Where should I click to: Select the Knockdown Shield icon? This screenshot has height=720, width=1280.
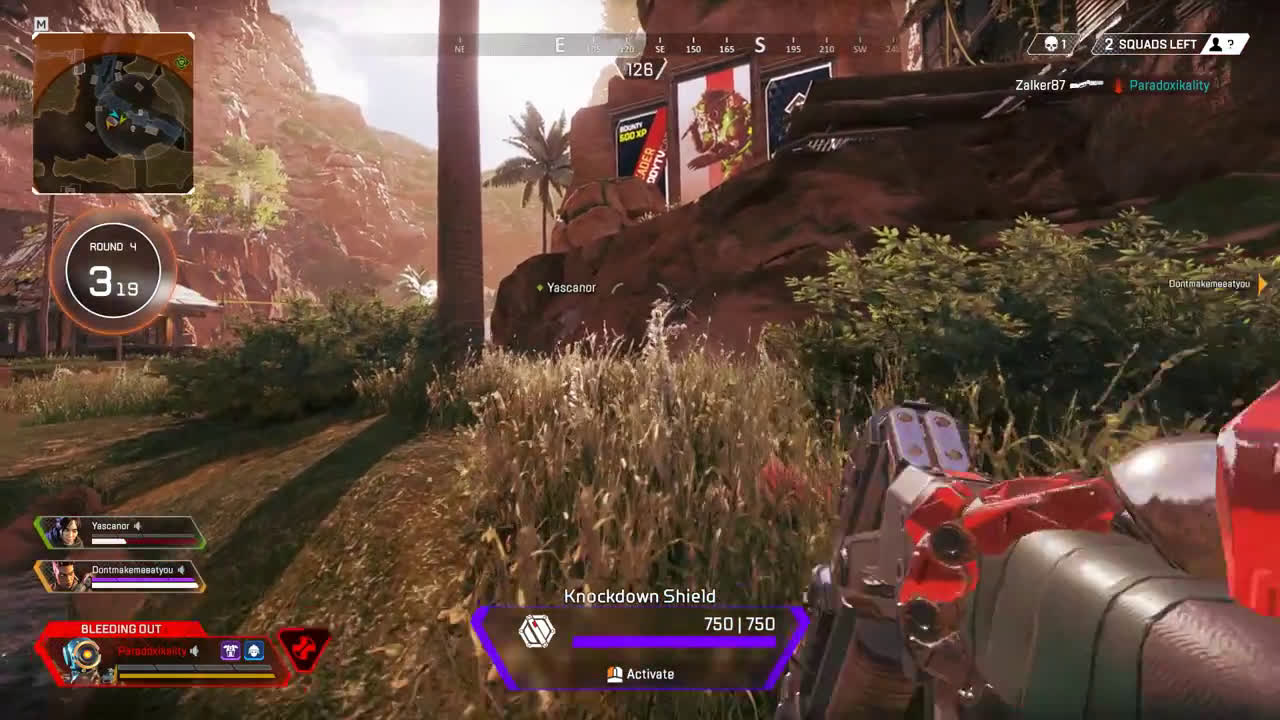537,631
